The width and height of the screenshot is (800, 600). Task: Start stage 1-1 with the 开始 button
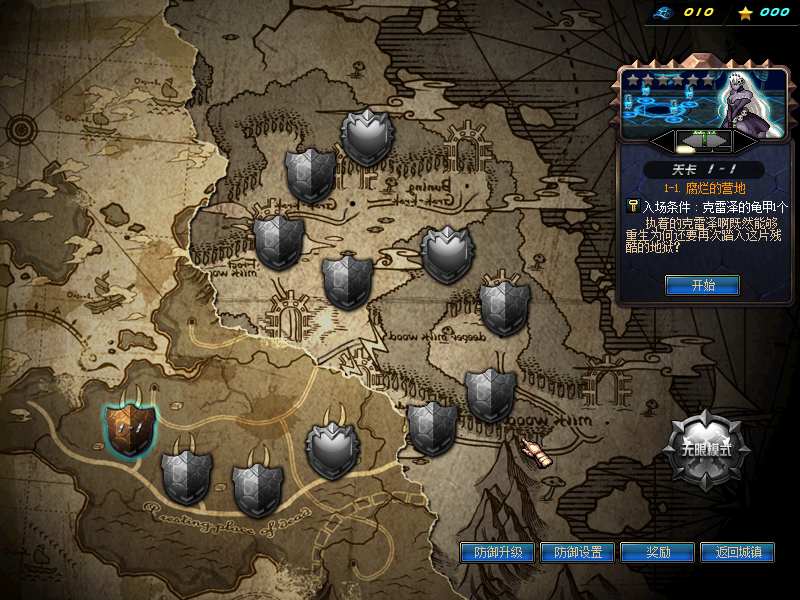(703, 285)
